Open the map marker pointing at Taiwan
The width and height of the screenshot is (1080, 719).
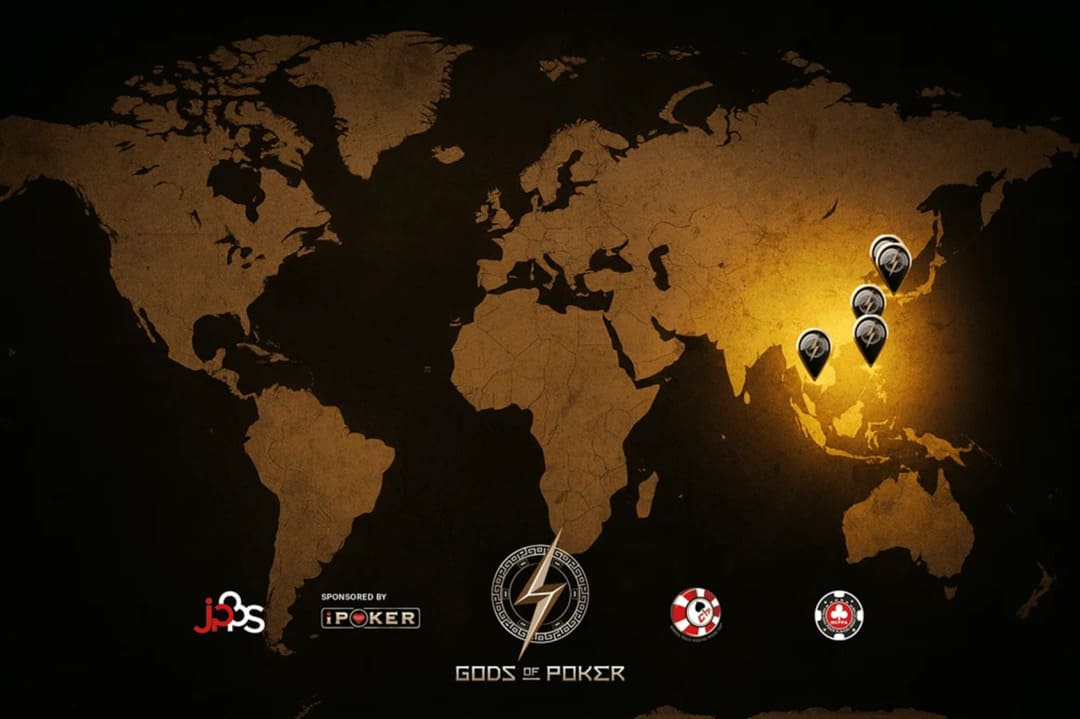point(871,335)
